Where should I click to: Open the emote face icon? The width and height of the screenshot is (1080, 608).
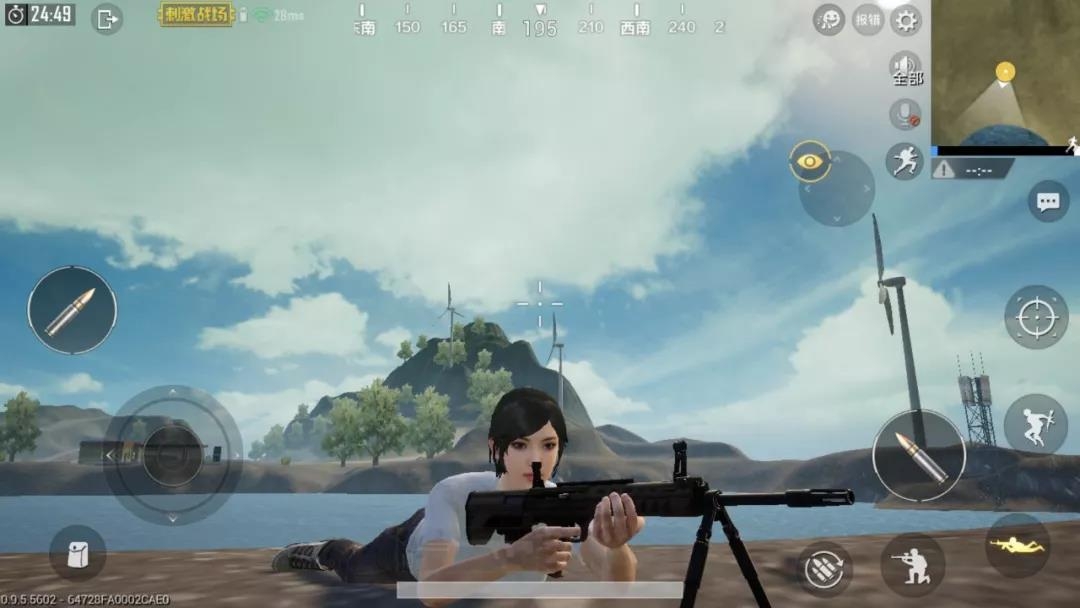coord(829,19)
